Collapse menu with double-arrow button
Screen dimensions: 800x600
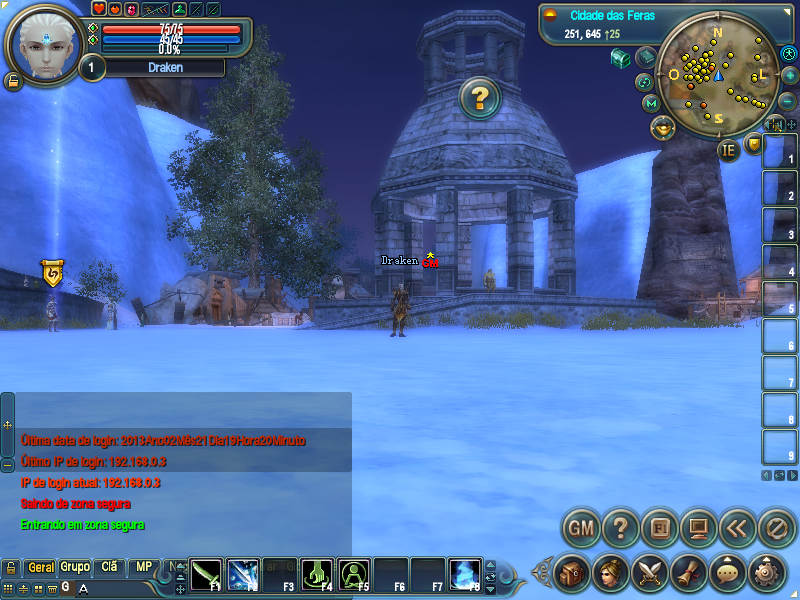pos(737,527)
